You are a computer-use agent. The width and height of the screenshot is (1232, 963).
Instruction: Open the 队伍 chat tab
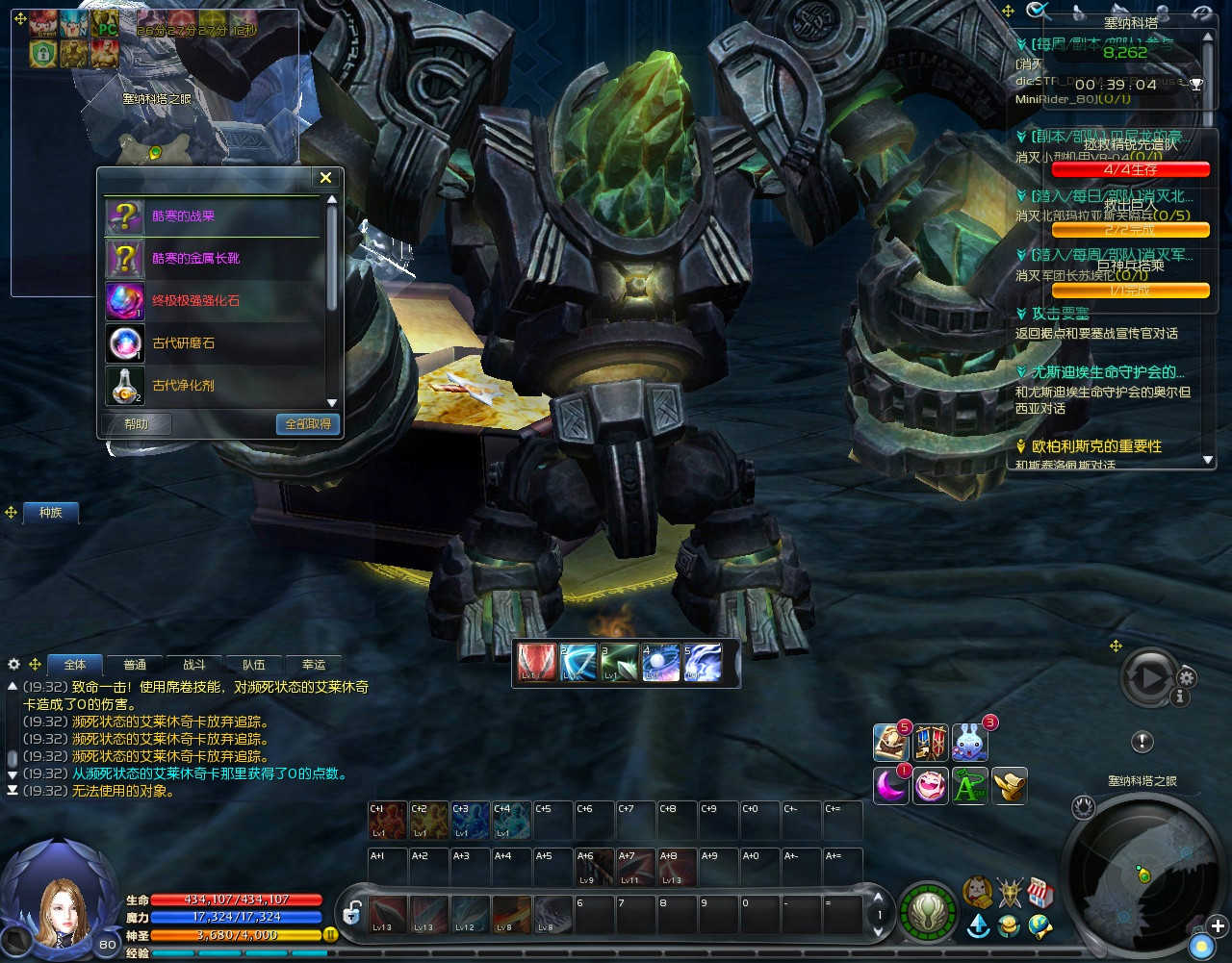[x=254, y=665]
